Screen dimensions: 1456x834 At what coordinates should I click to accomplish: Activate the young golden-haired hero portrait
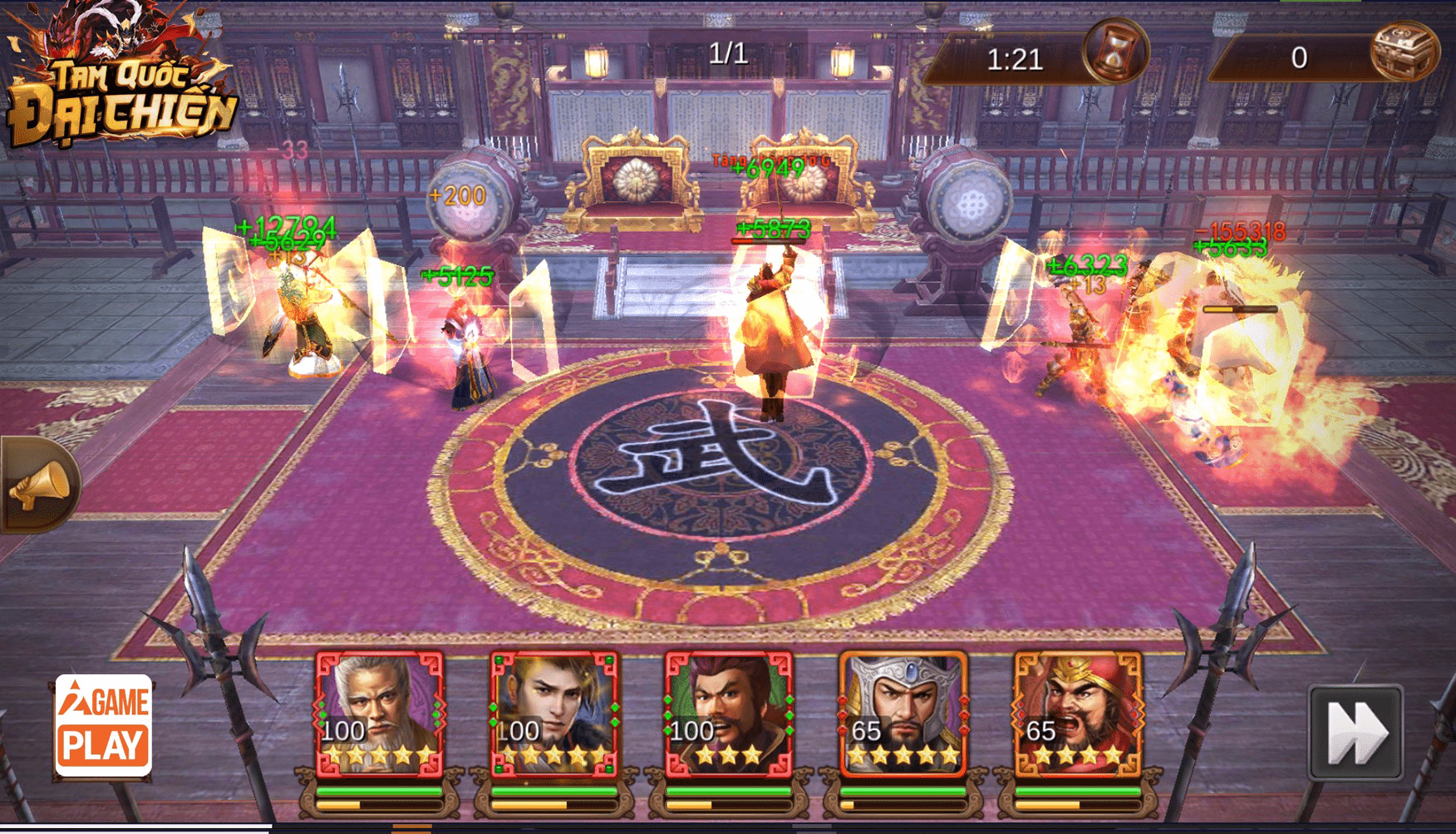click(x=553, y=713)
